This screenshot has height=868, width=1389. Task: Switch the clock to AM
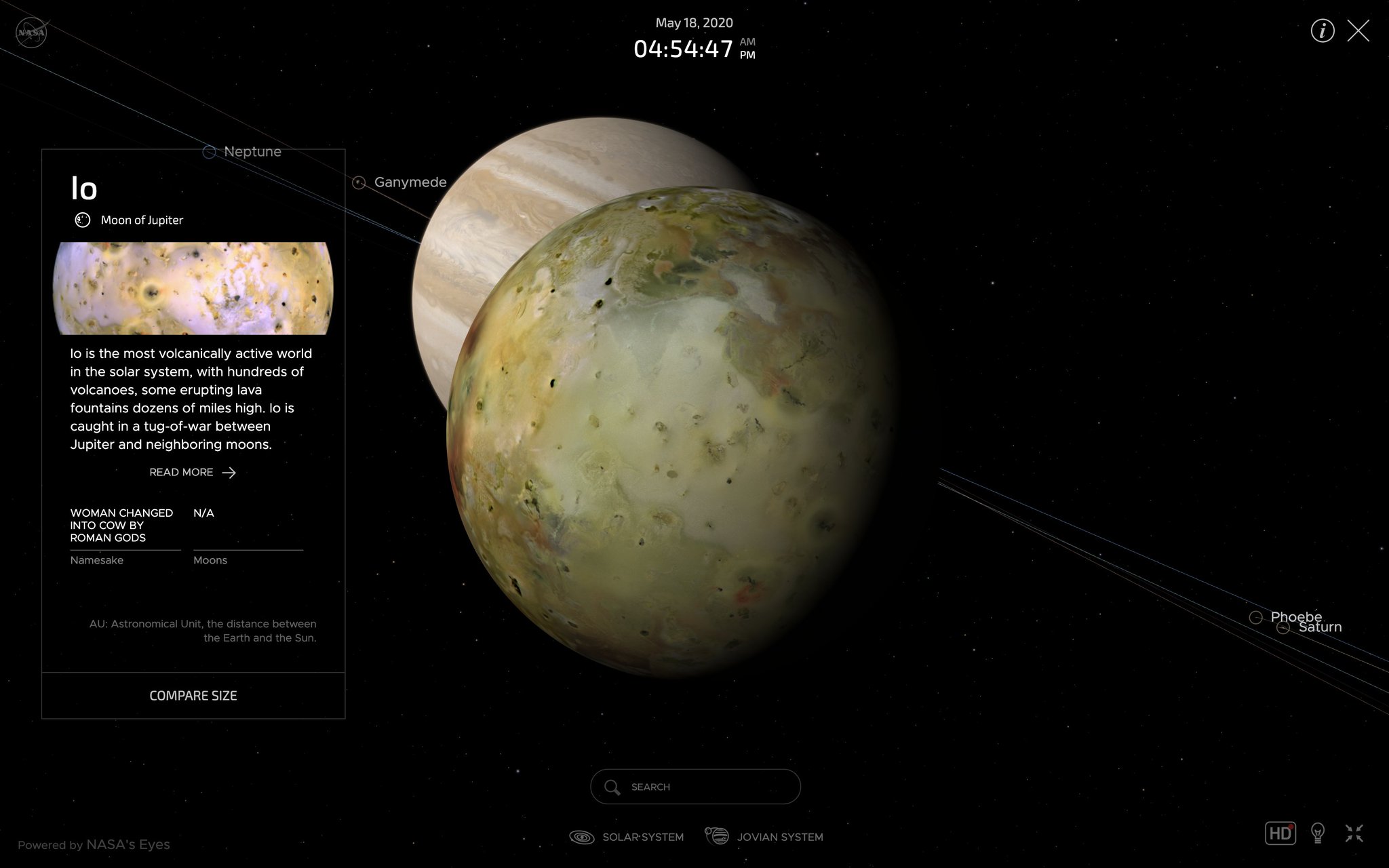click(x=747, y=42)
